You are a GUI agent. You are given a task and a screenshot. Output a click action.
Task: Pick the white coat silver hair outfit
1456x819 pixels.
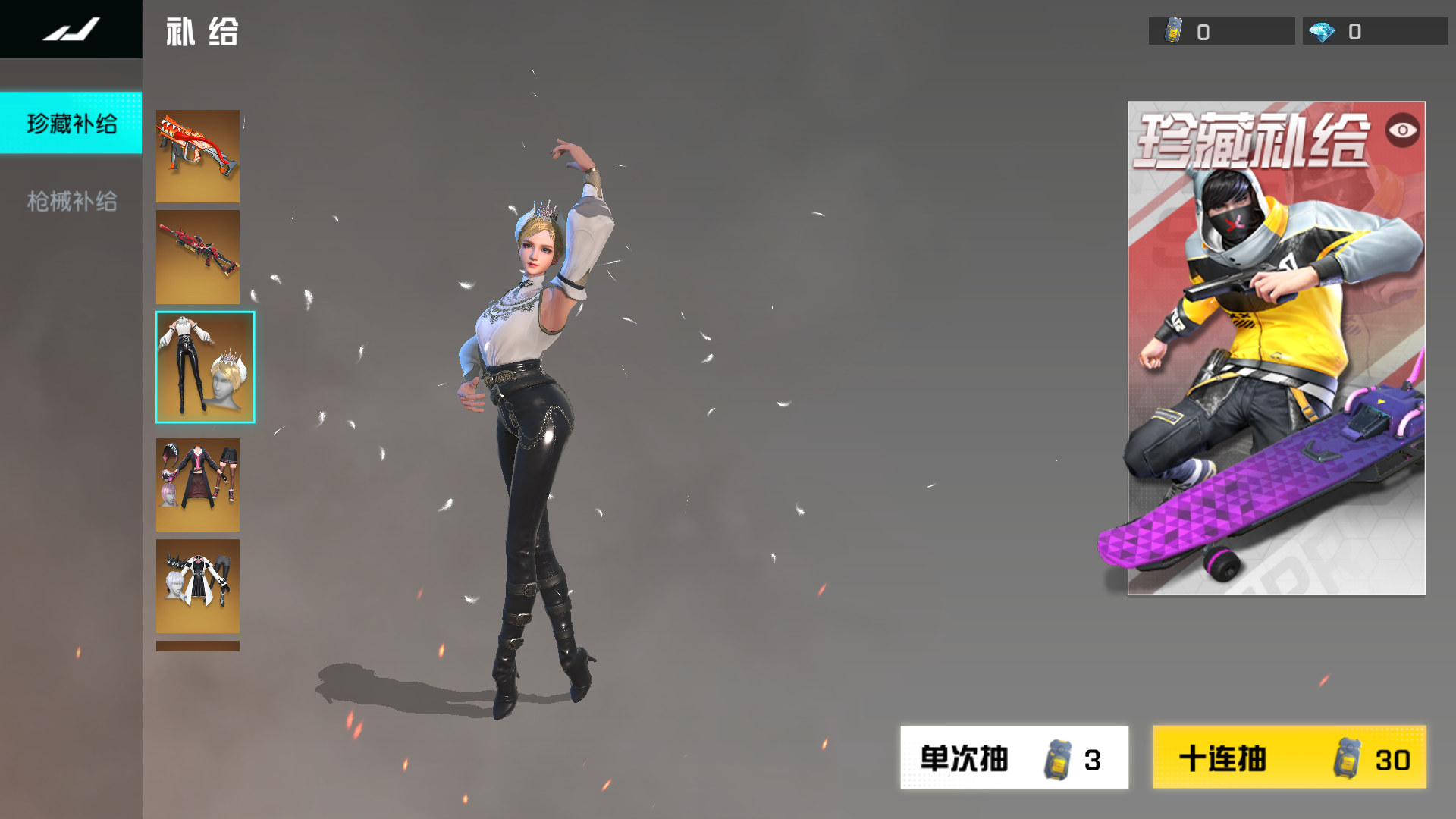pos(197,585)
